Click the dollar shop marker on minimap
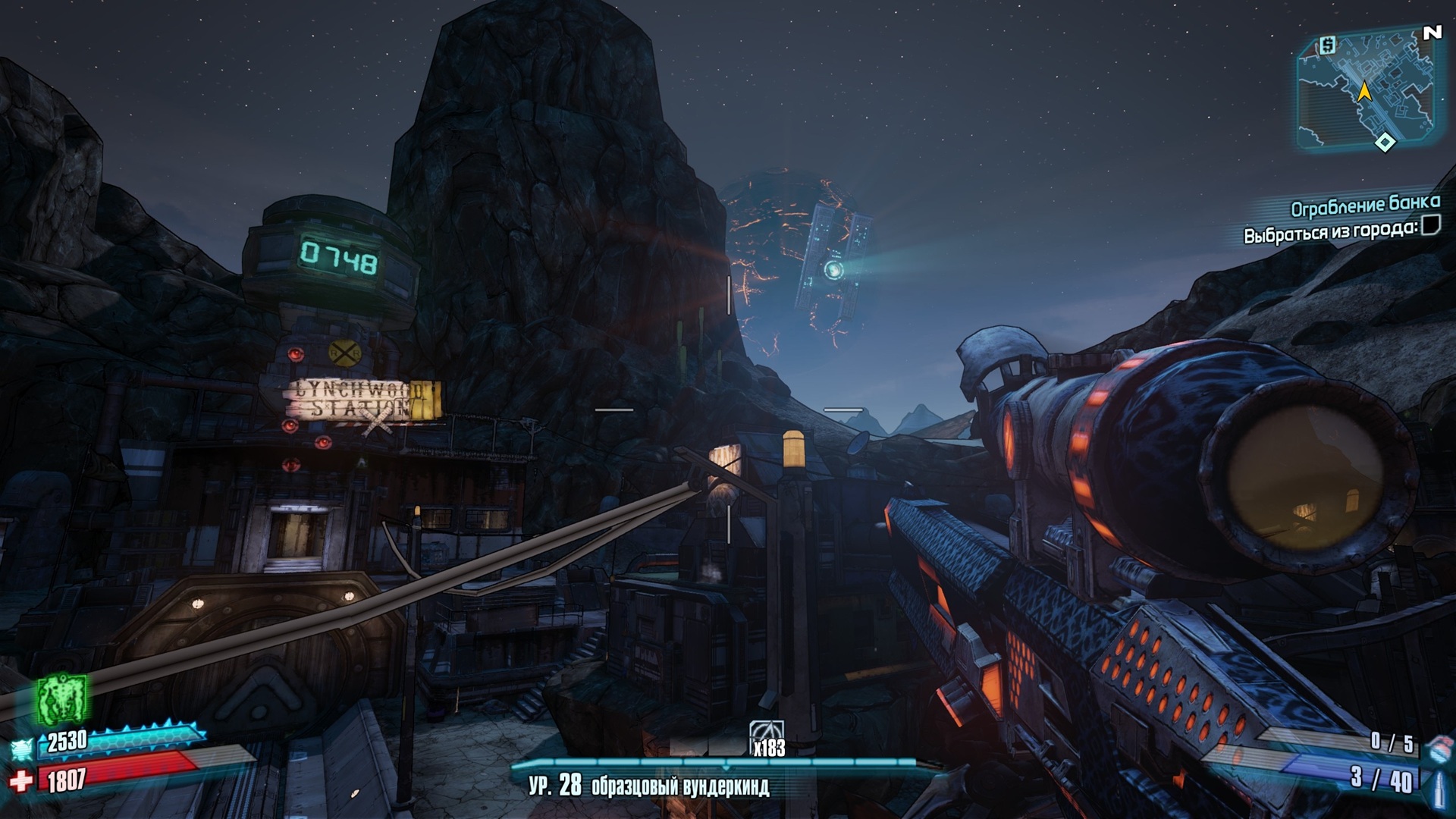This screenshot has height=819, width=1456. [1327, 46]
